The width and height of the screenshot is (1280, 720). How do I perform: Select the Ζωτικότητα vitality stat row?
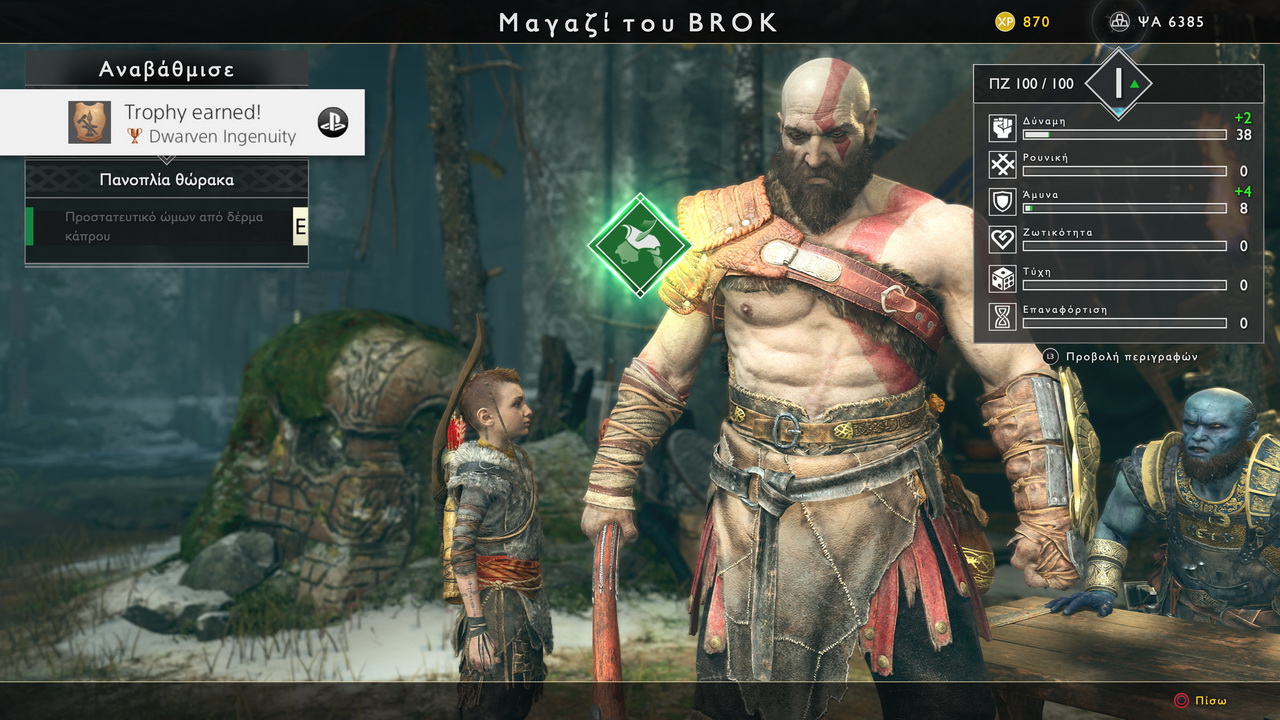click(x=1118, y=240)
